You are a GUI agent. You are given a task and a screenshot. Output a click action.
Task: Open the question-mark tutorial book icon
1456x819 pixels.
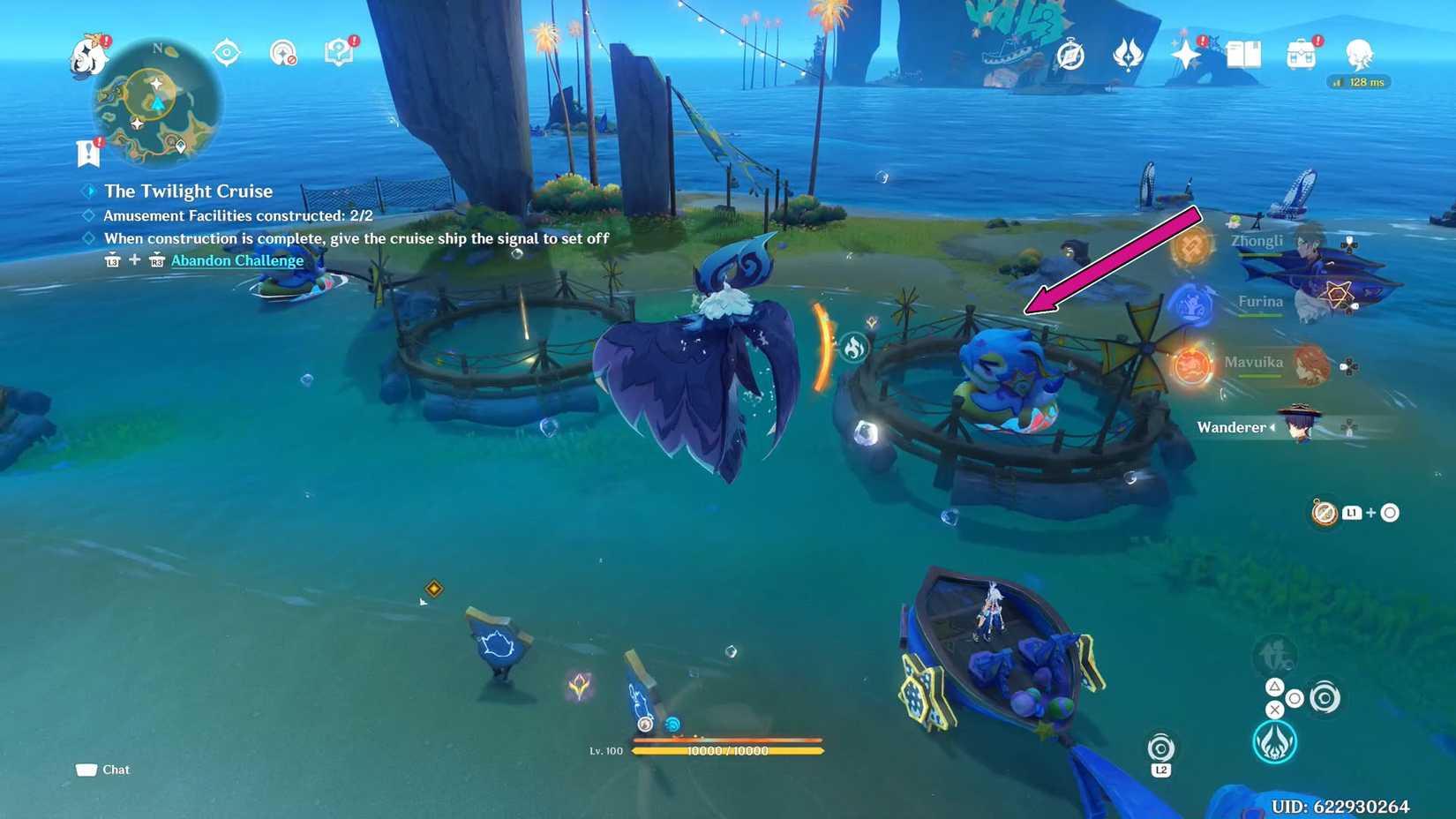(x=340, y=53)
